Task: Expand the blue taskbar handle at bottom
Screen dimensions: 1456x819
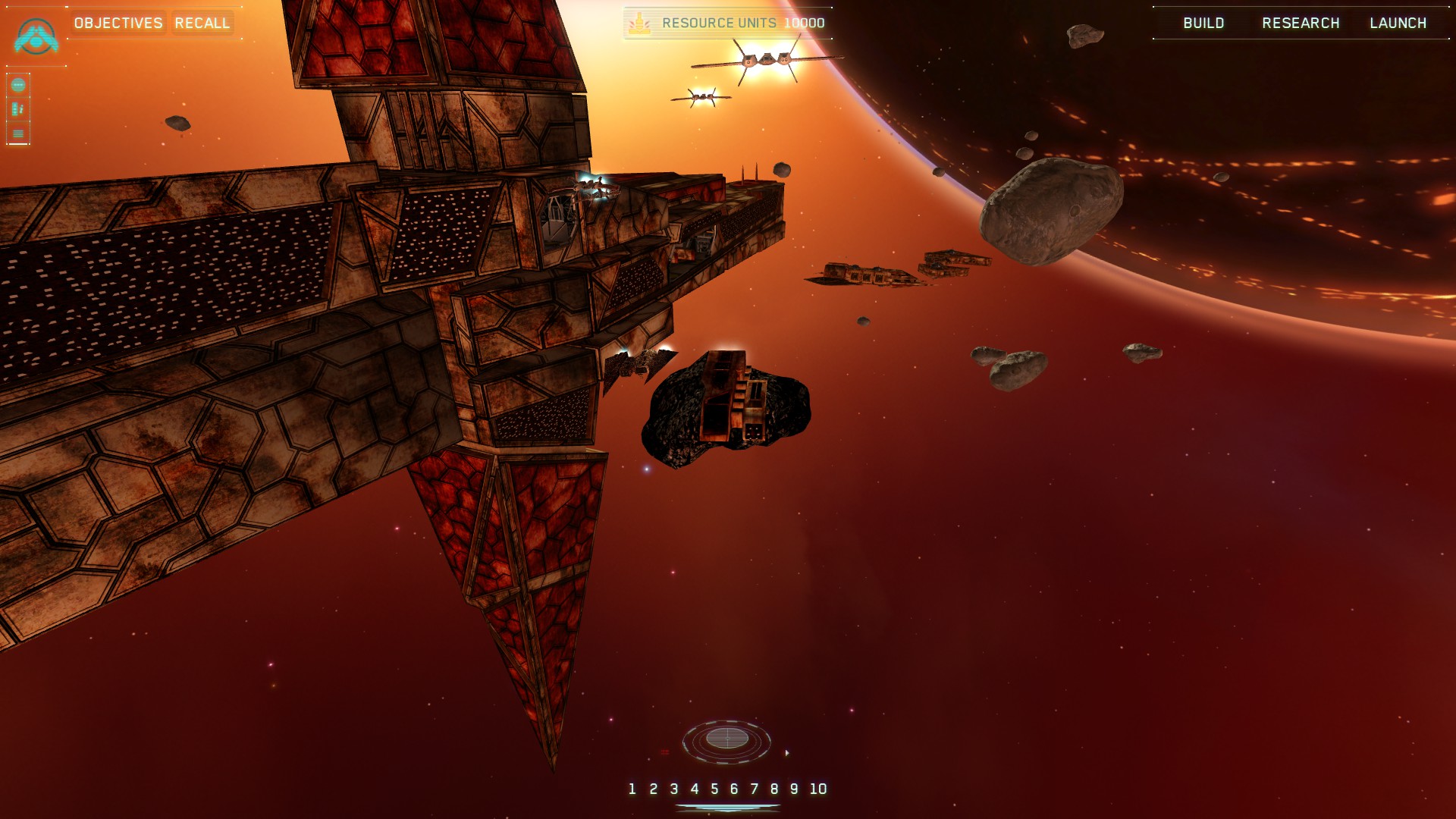Action: pos(727,808)
